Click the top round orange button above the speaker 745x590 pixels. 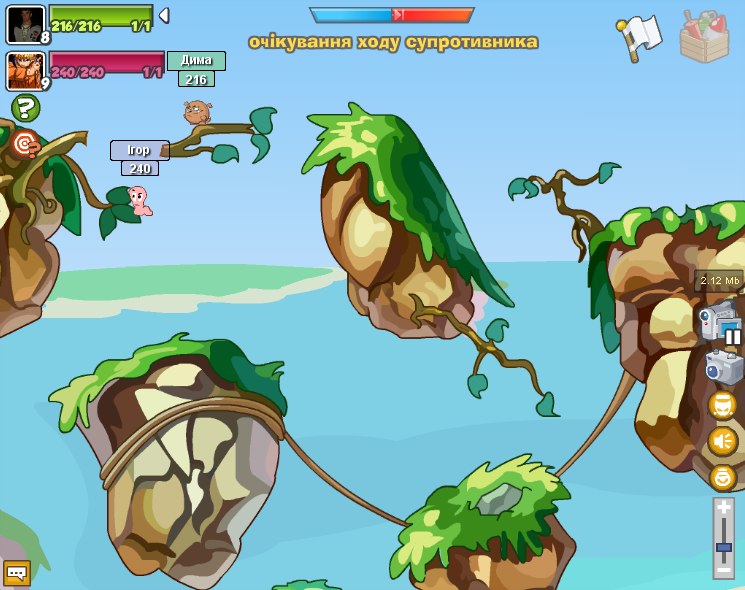coord(722,404)
